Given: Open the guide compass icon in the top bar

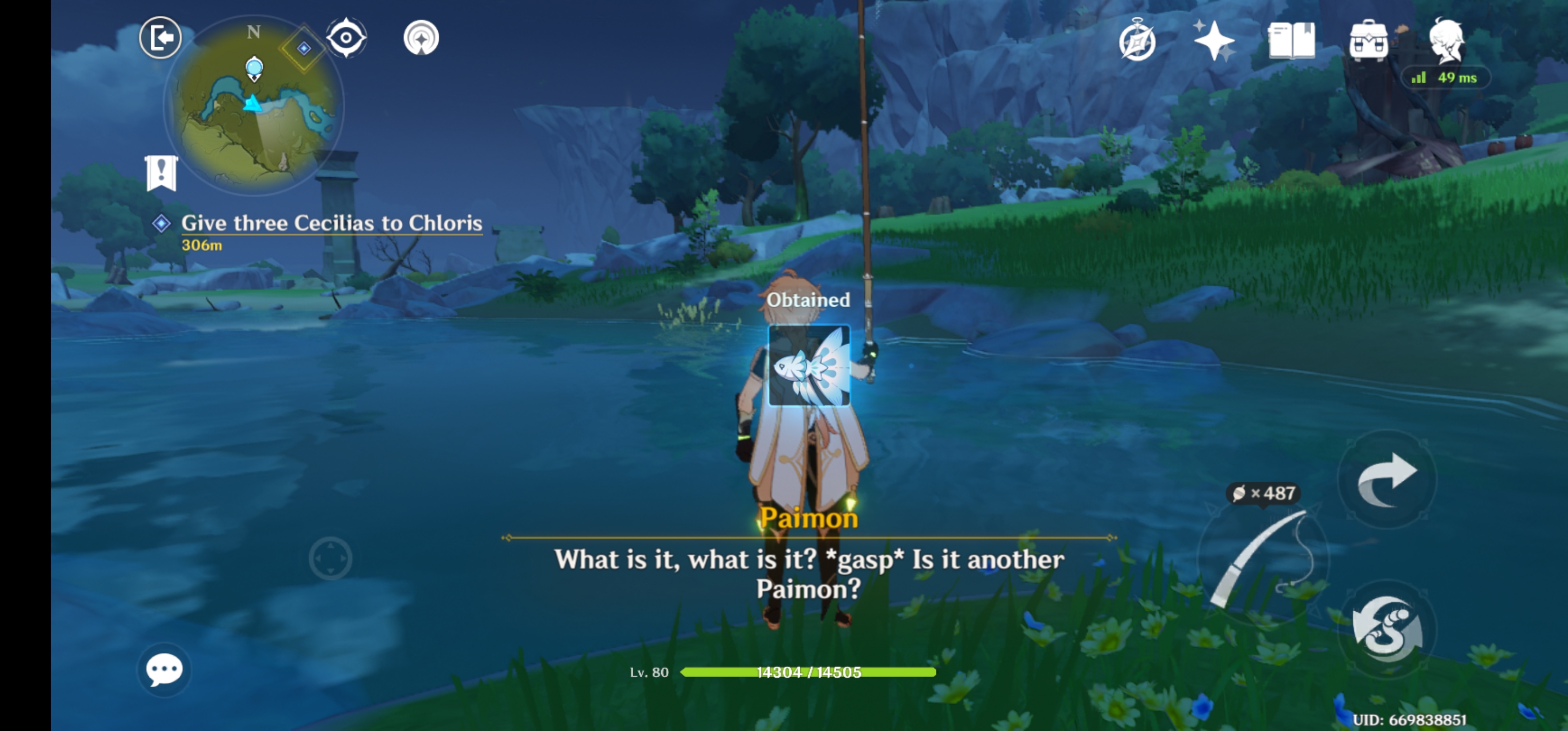Looking at the screenshot, I should 1138,40.
